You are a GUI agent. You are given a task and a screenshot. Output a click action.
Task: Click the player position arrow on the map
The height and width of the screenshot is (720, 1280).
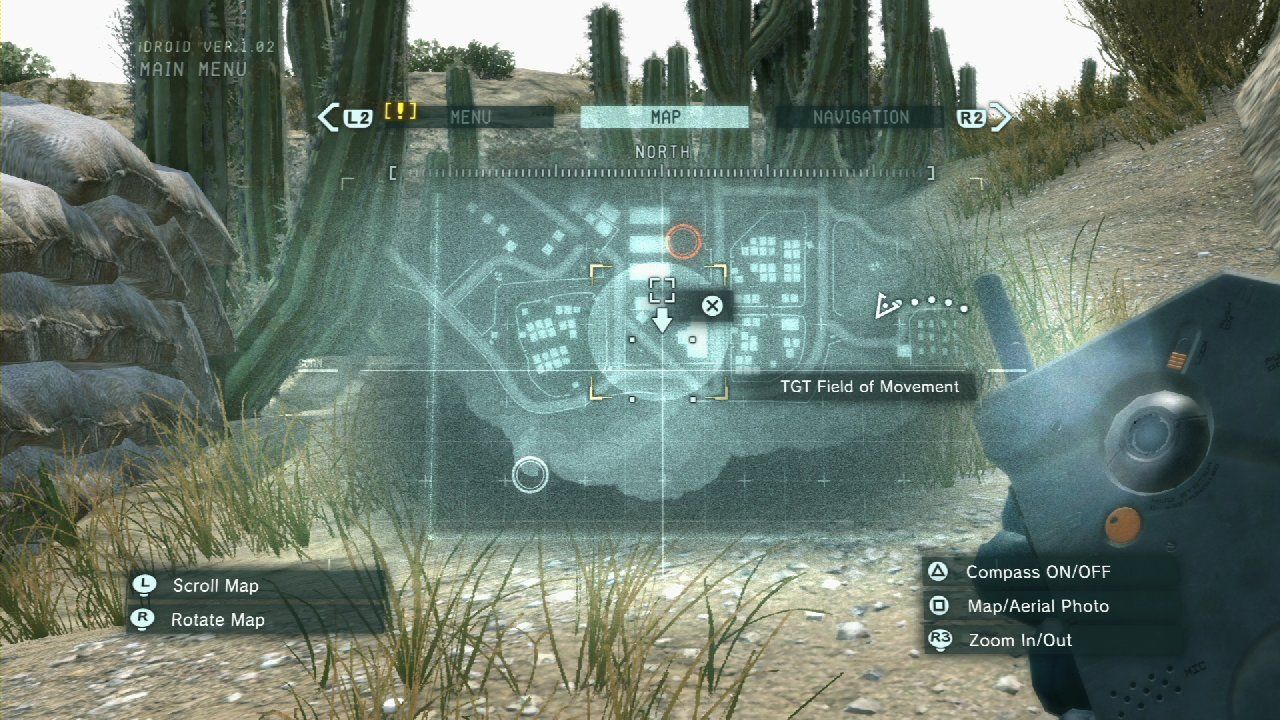(884, 306)
